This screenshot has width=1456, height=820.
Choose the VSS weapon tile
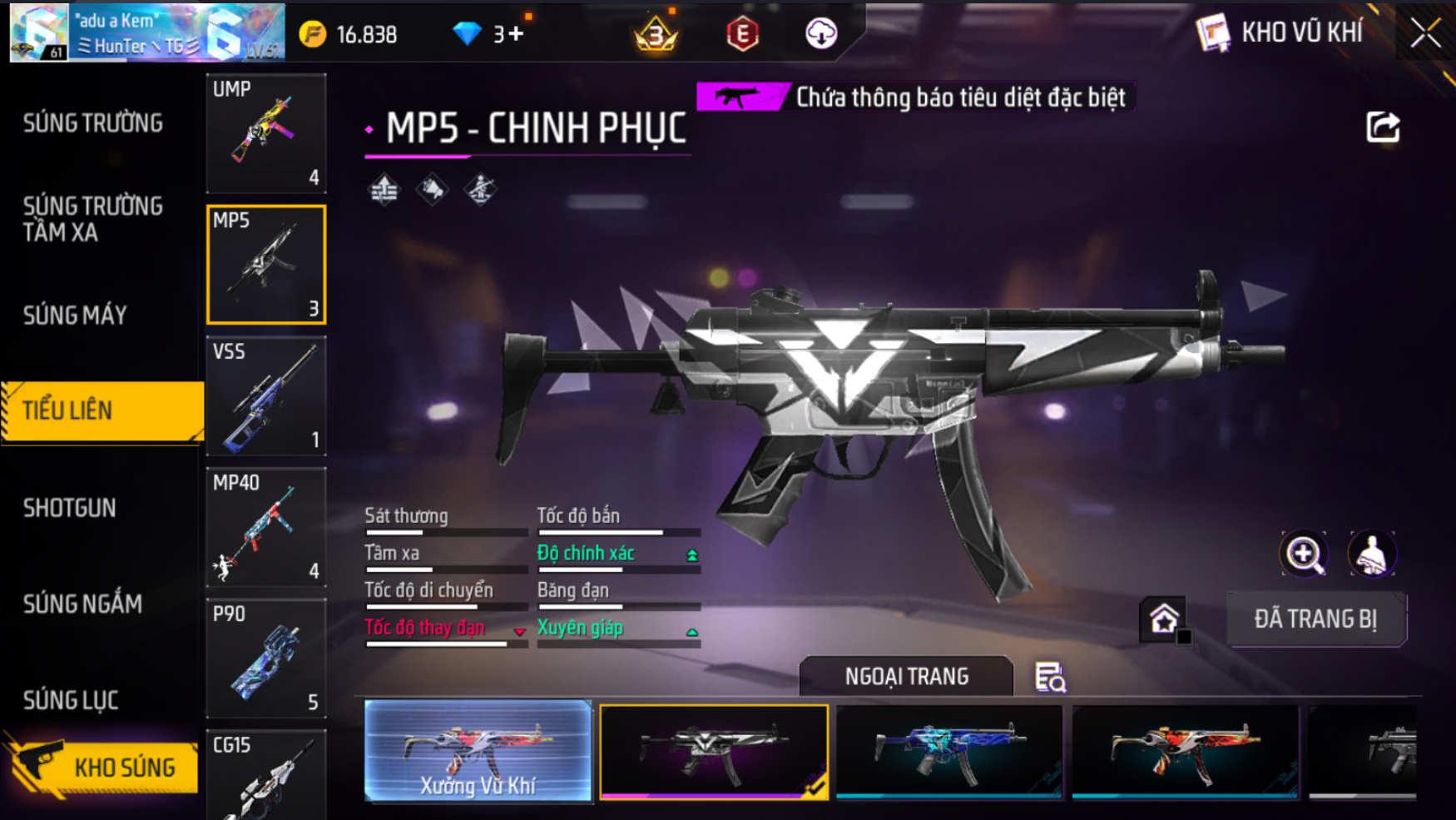(266, 395)
